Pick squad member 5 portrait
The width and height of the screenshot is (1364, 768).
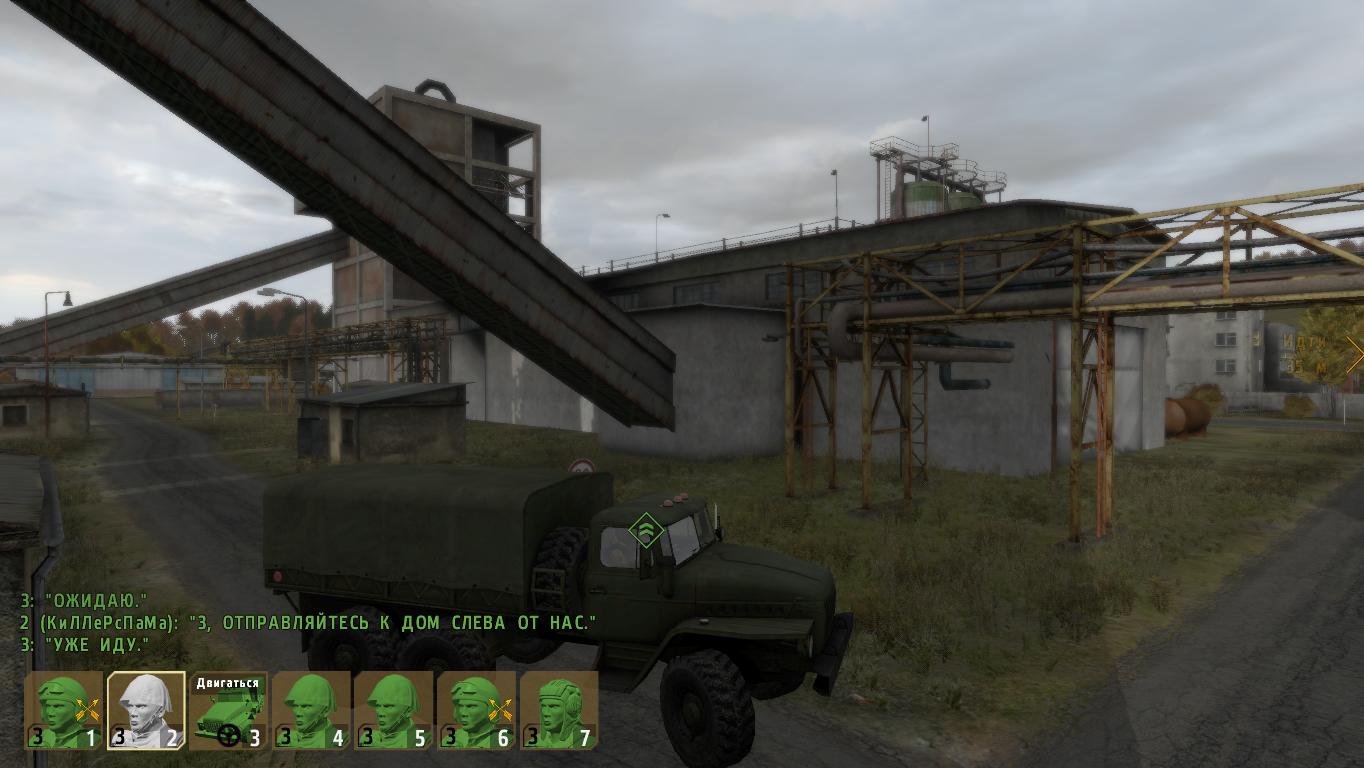(393, 711)
